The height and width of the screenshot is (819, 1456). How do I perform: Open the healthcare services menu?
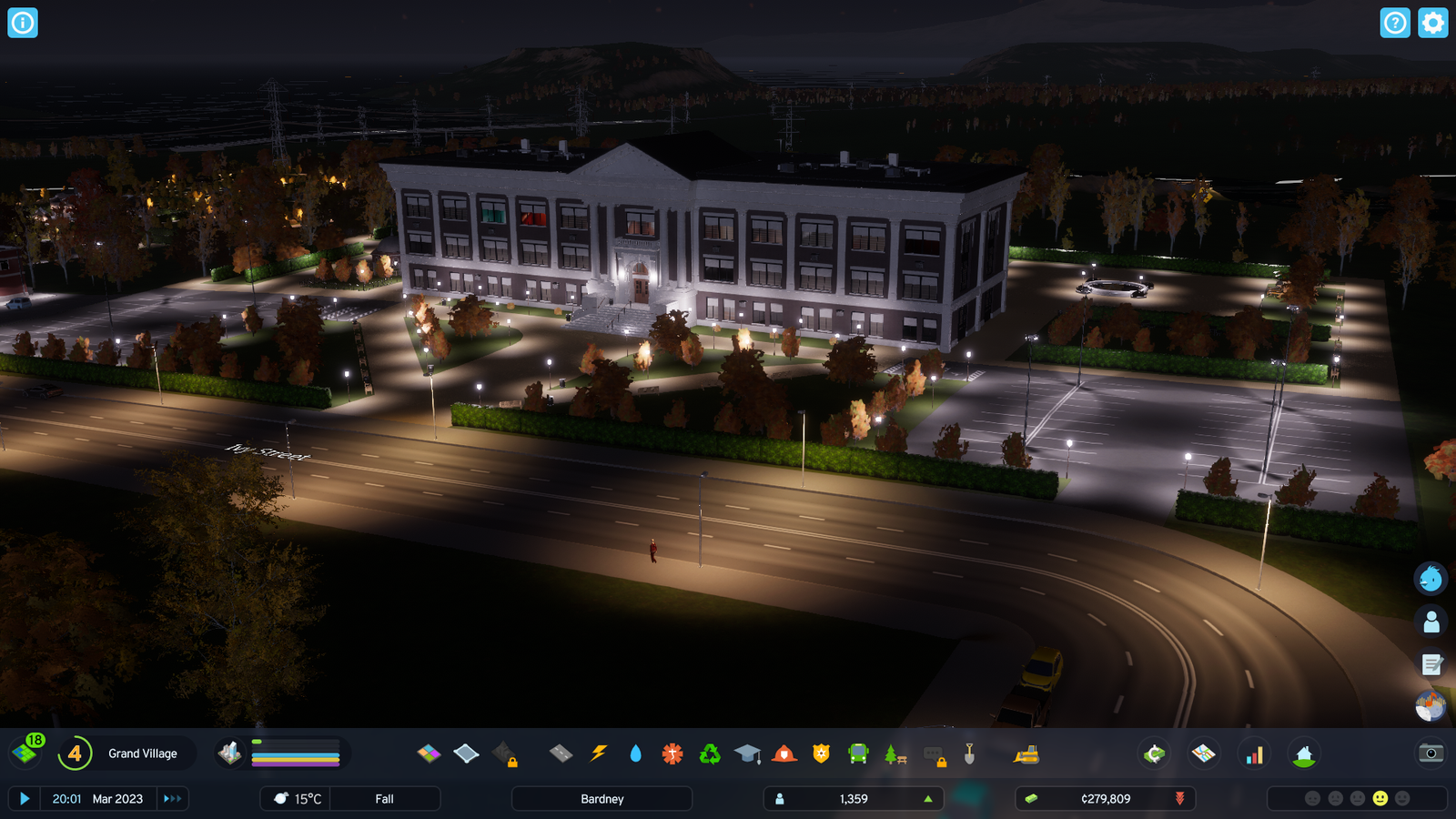[672, 753]
